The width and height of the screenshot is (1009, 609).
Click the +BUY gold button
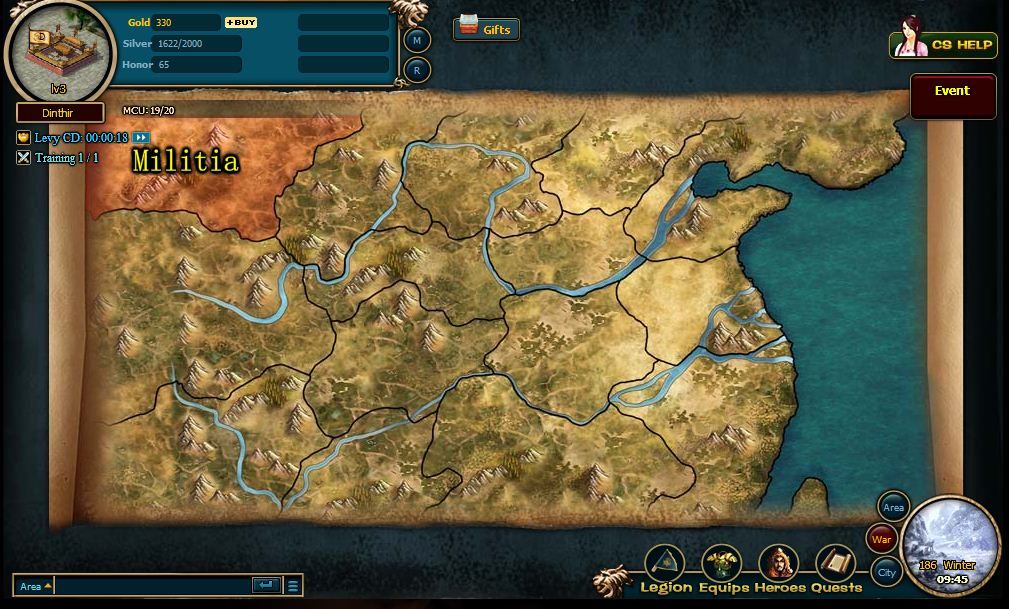[241, 22]
